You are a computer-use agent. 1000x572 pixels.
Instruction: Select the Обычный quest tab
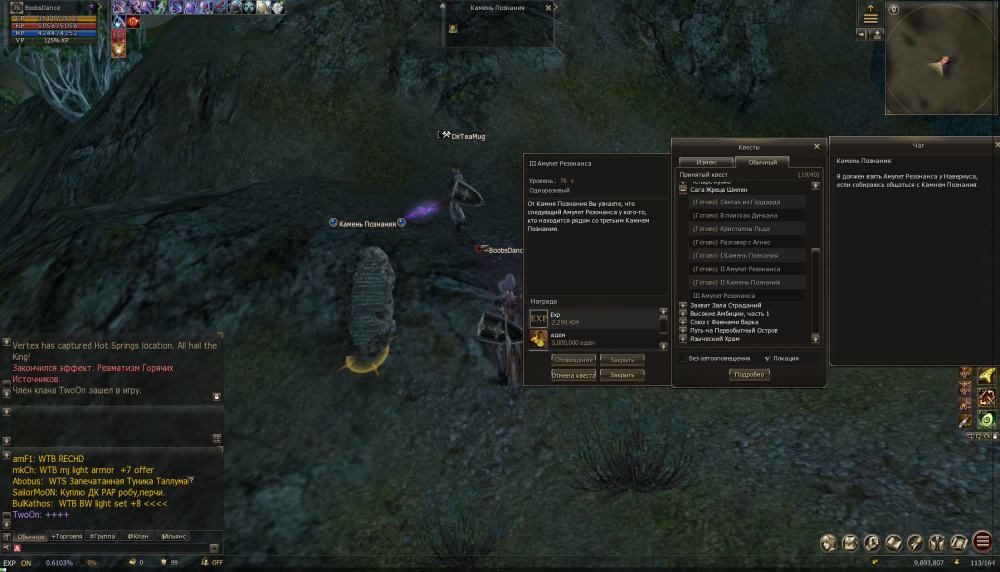(x=762, y=162)
